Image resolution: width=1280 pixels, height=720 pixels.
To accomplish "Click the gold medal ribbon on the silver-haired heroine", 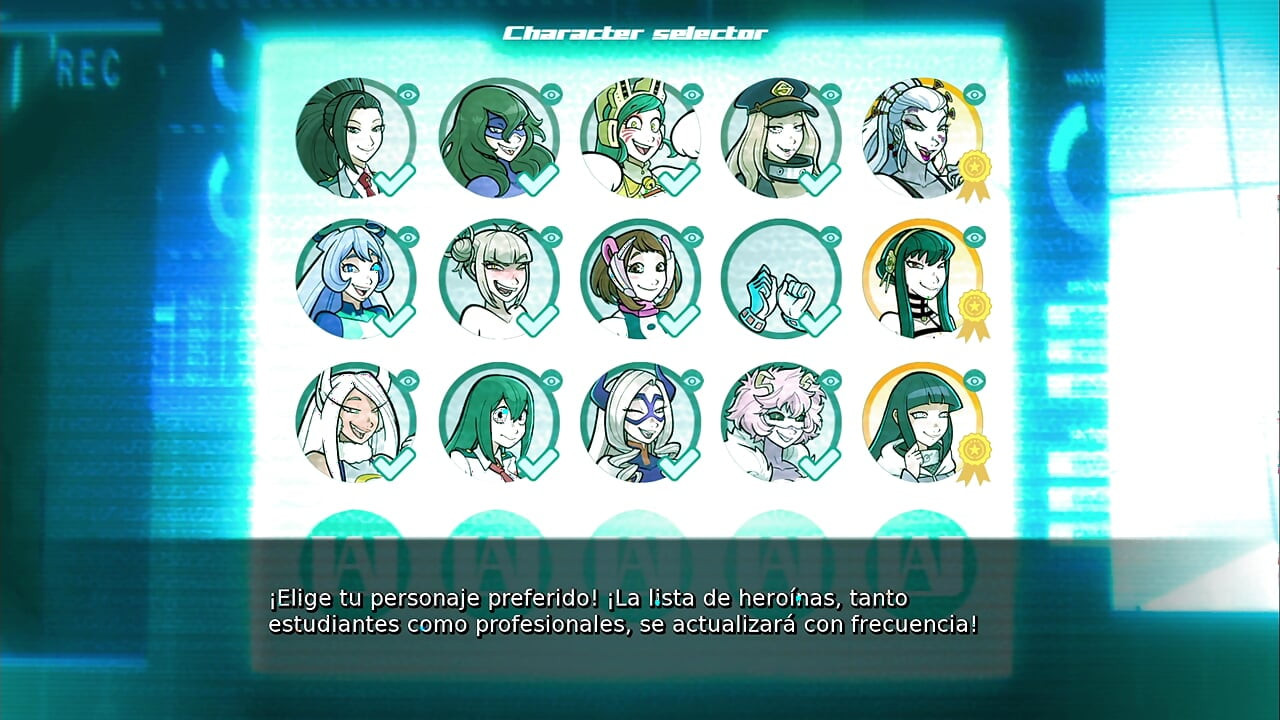I will pos(975,168).
